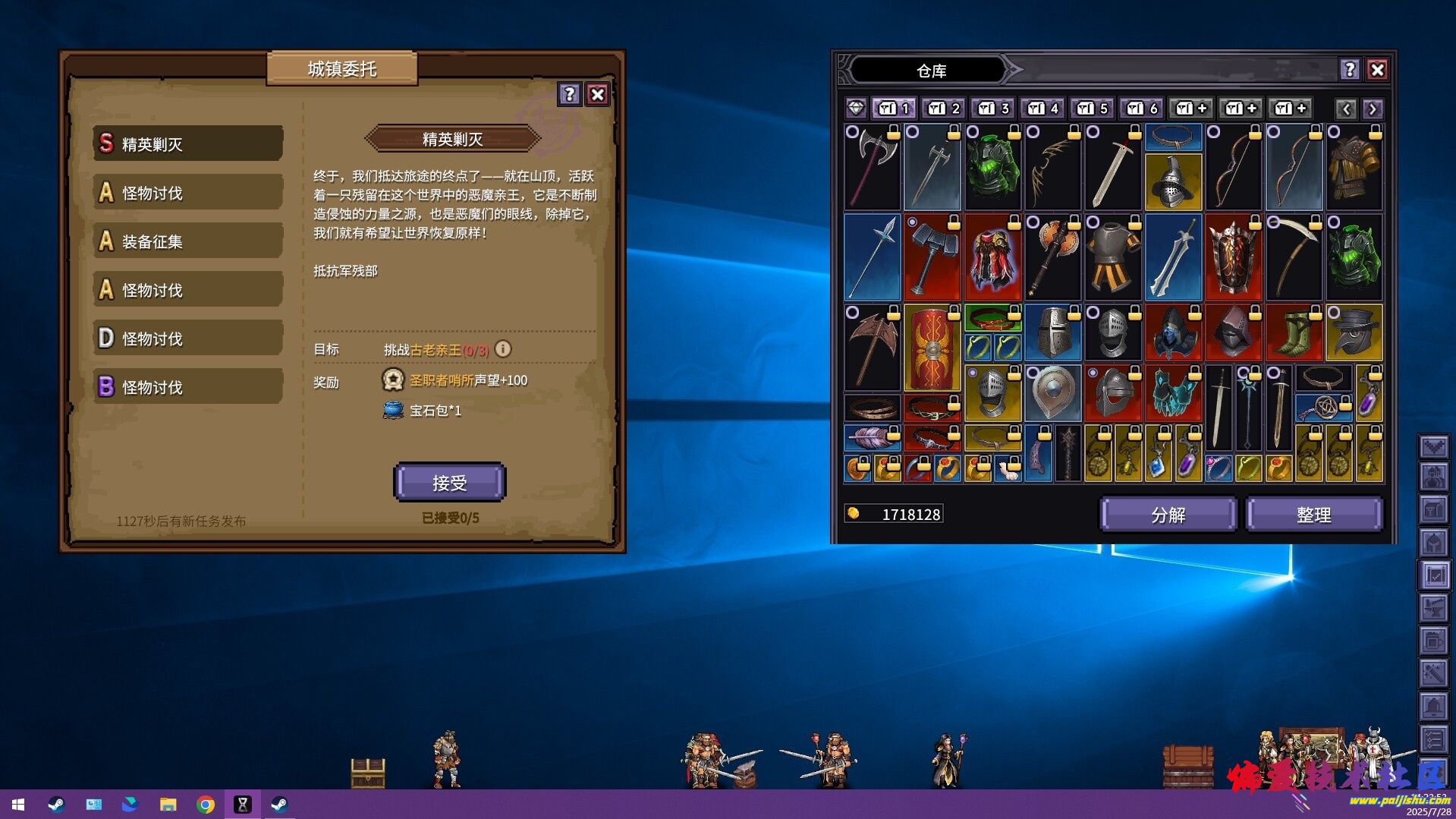Screen dimensions: 1456x819
Task: Accept the 精英剿灭 commission
Action: click(449, 483)
